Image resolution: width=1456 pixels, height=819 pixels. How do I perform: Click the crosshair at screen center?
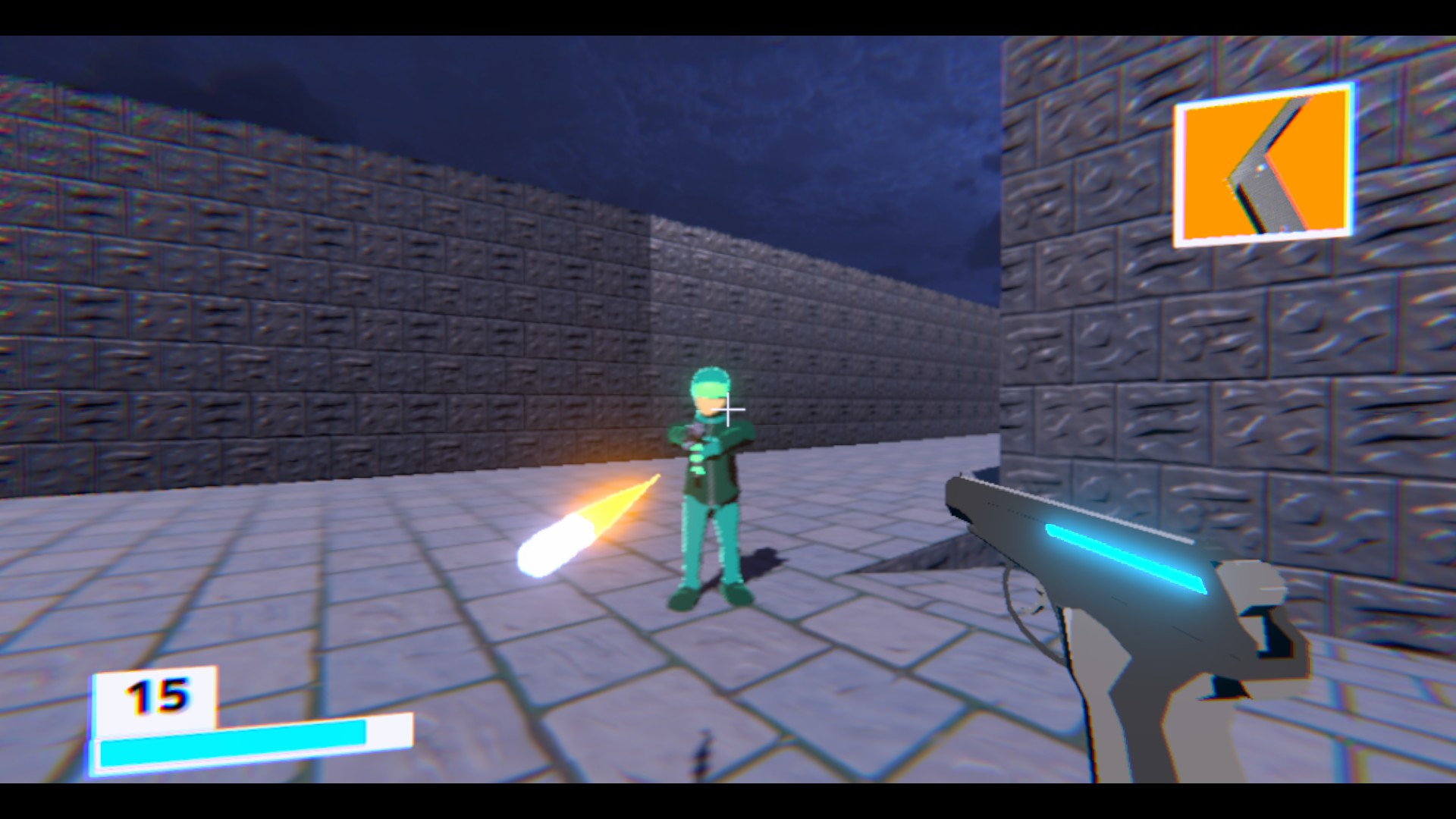pos(728,409)
